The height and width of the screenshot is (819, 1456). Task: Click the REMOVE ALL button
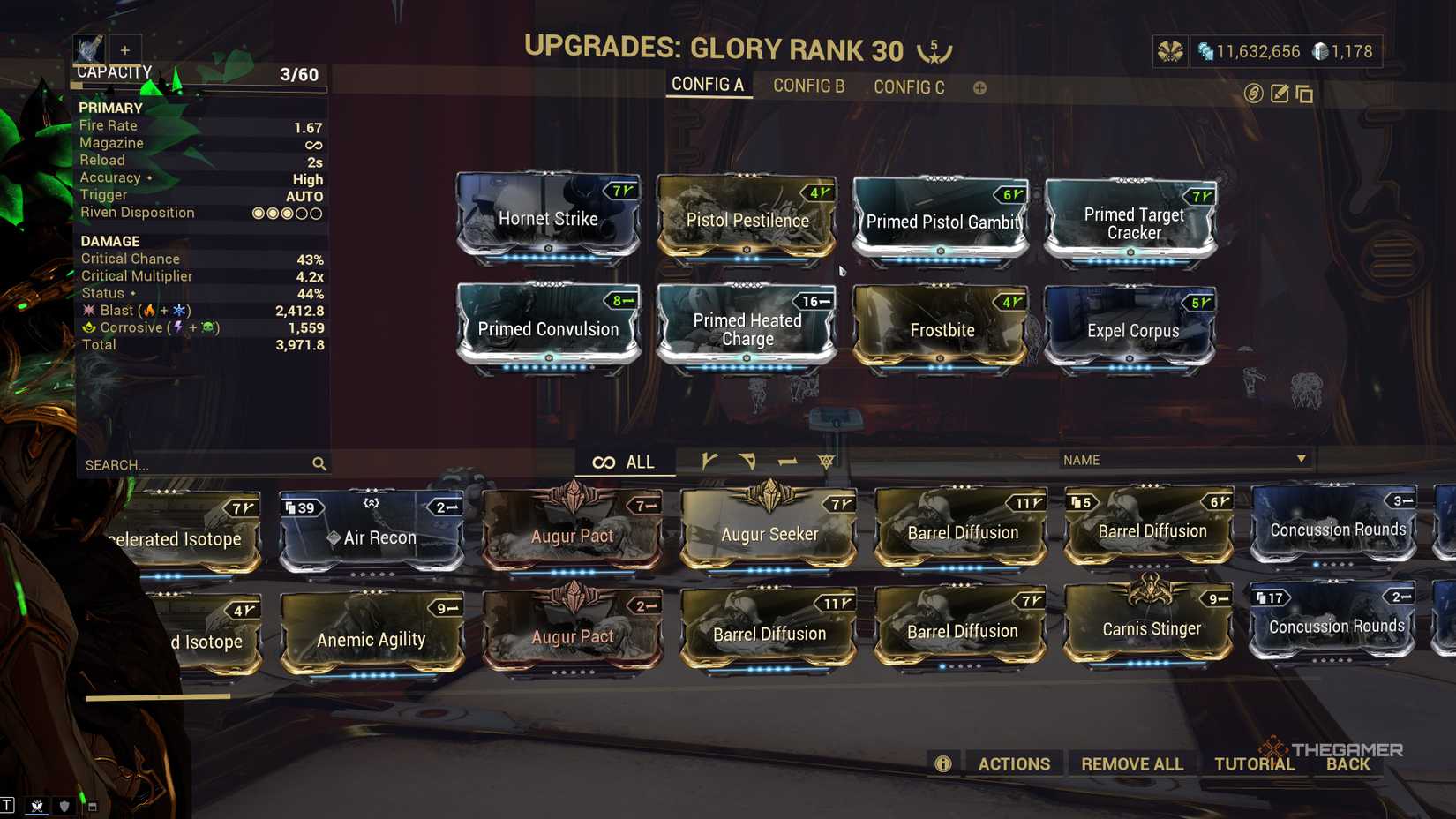tap(1132, 763)
